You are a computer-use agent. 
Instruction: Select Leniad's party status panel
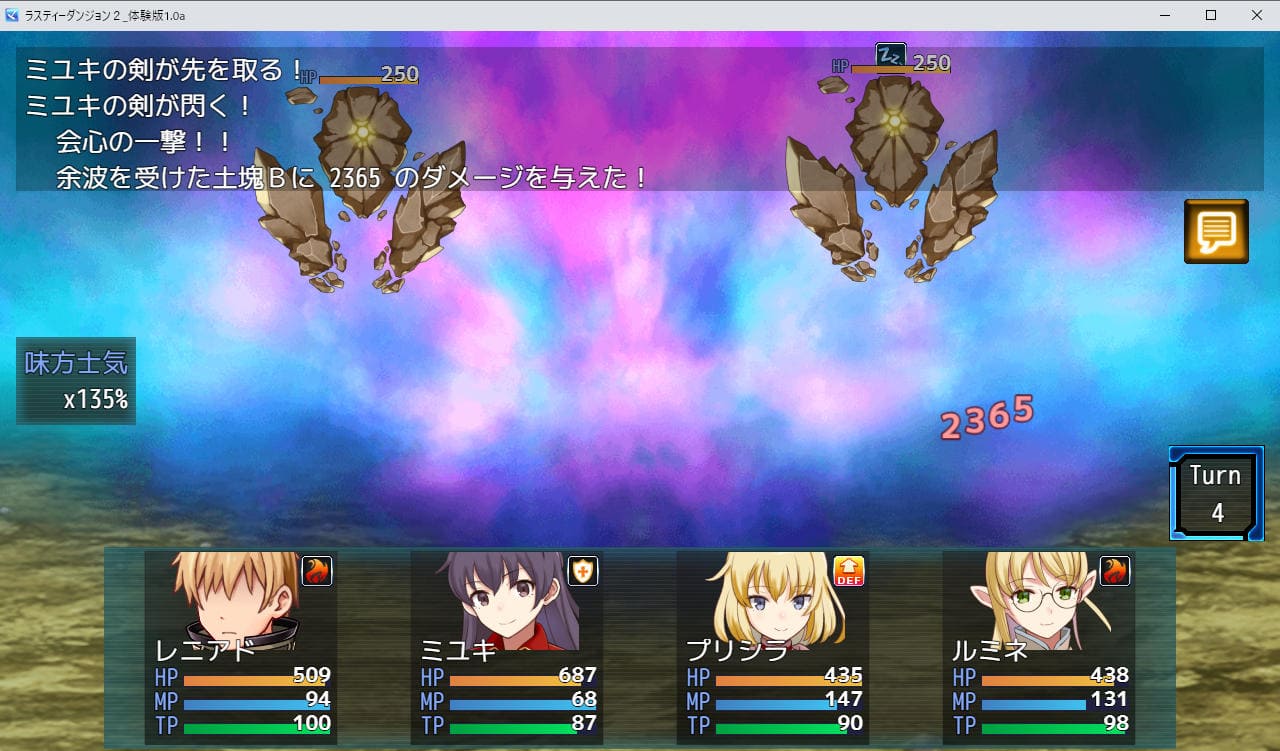[x=241, y=647]
